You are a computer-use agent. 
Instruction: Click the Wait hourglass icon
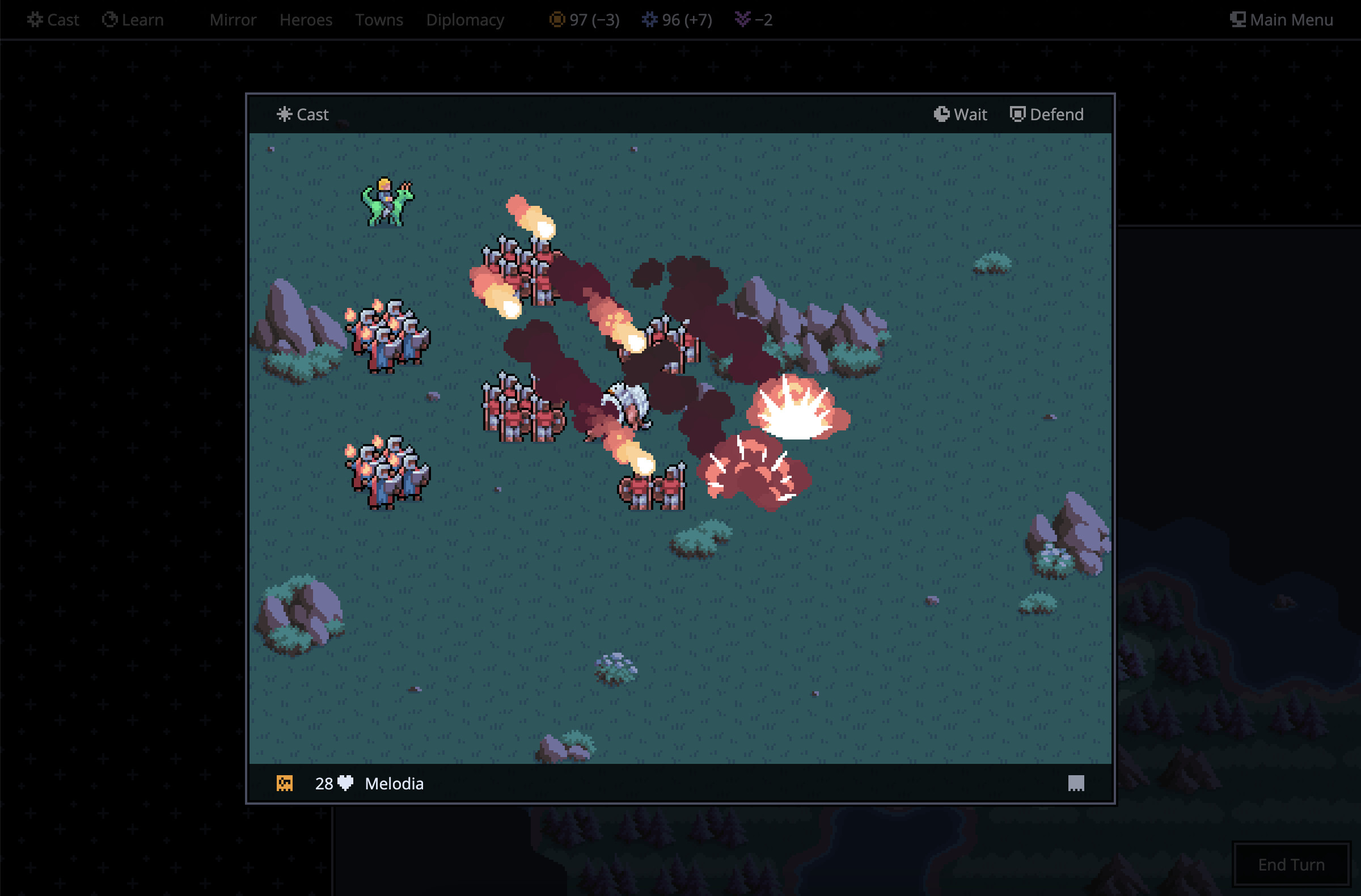pos(942,114)
